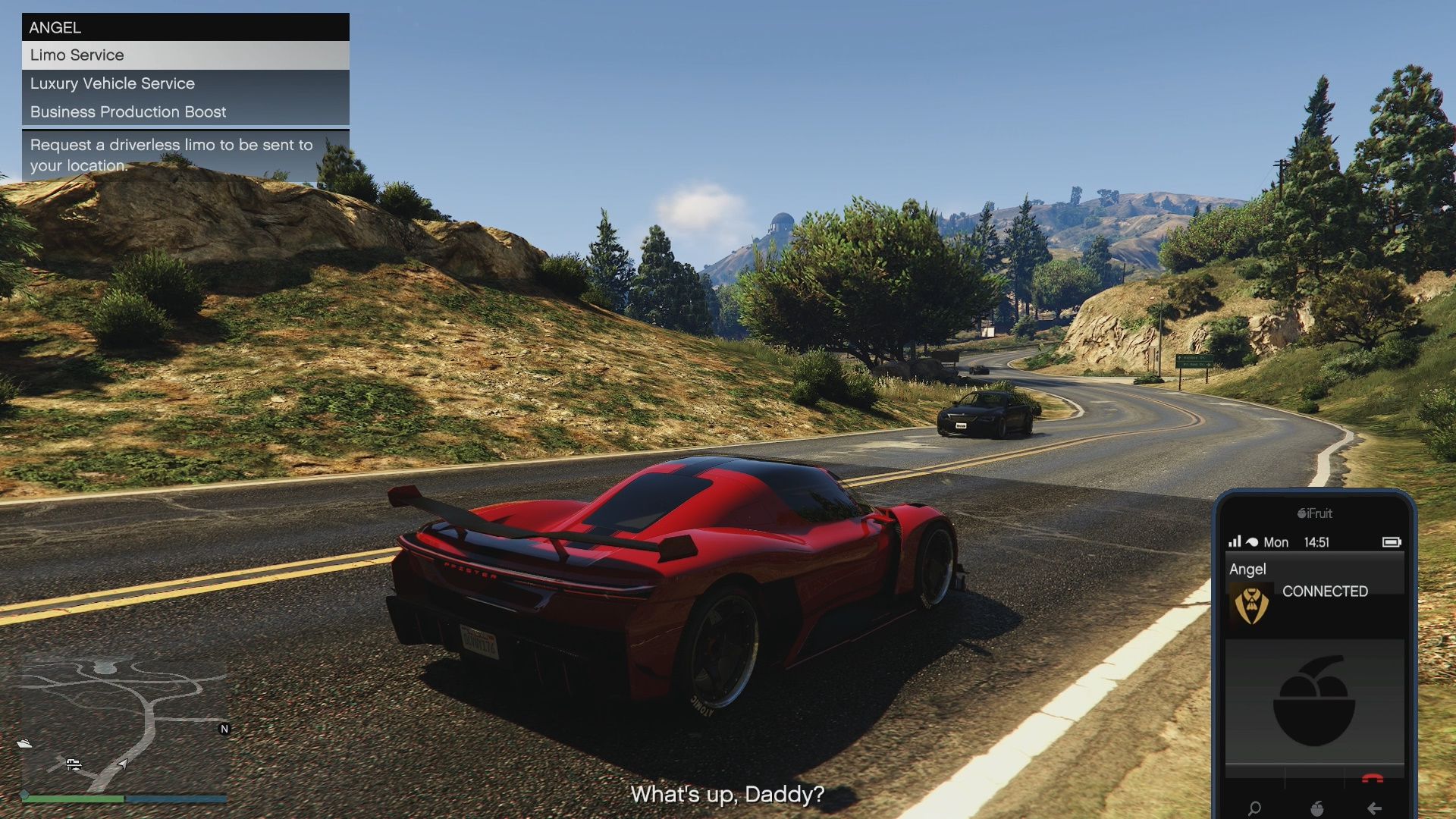Tap the phone's back arrow
Viewport: 1456px width, 819px height.
(x=1374, y=808)
